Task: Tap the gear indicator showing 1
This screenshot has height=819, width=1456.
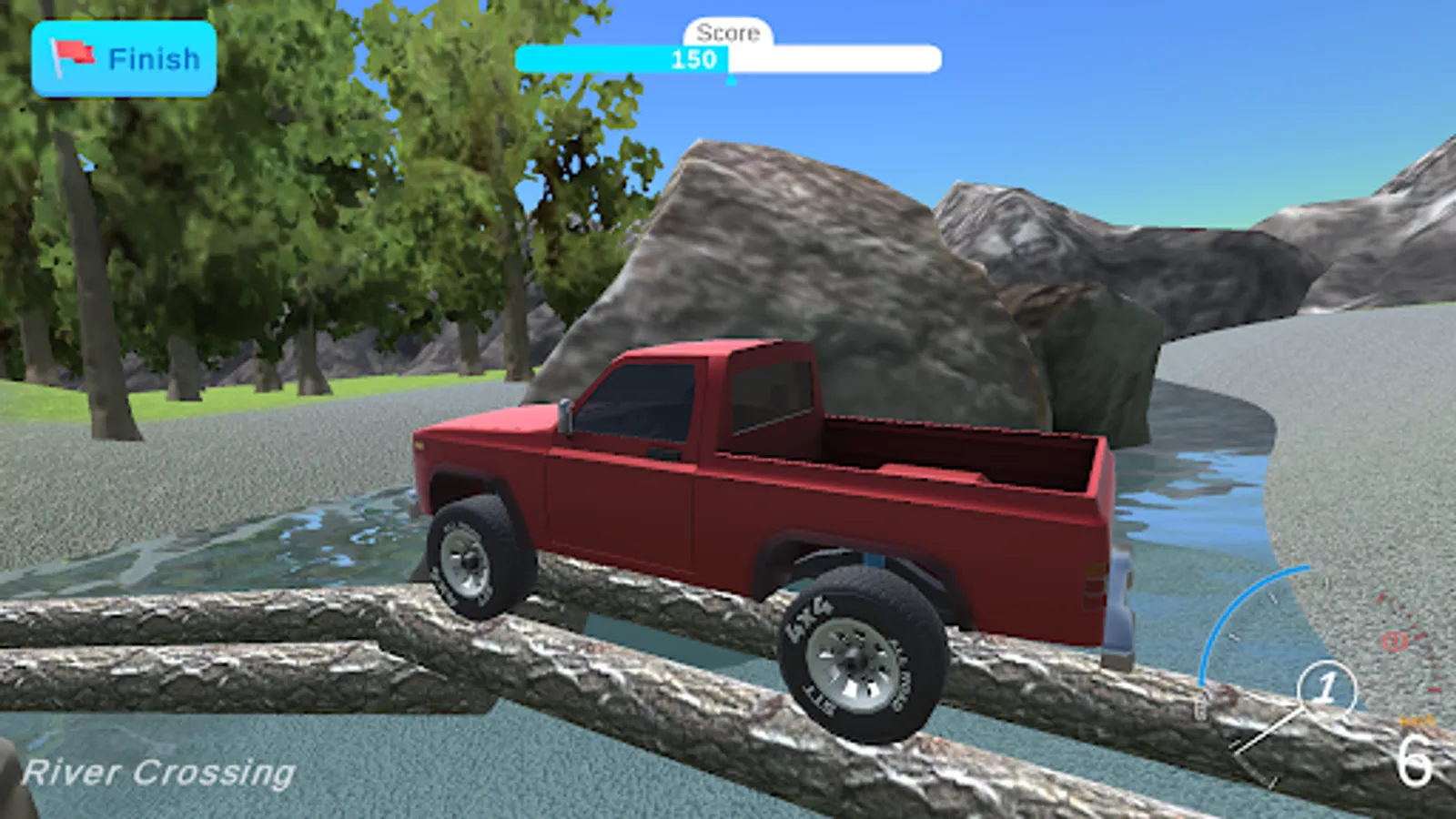Action: click(1327, 690)
